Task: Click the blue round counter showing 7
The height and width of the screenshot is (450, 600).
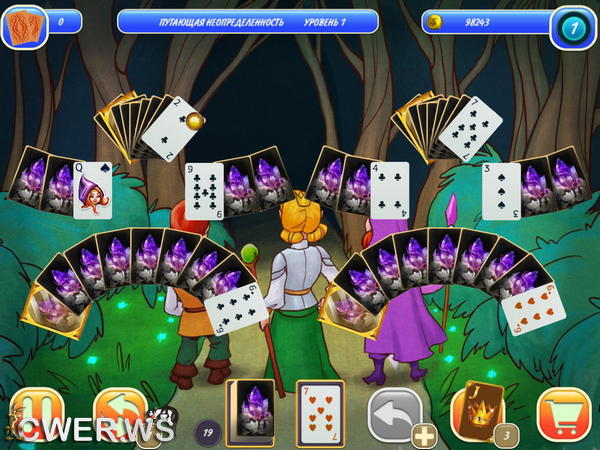Action: 573,27
